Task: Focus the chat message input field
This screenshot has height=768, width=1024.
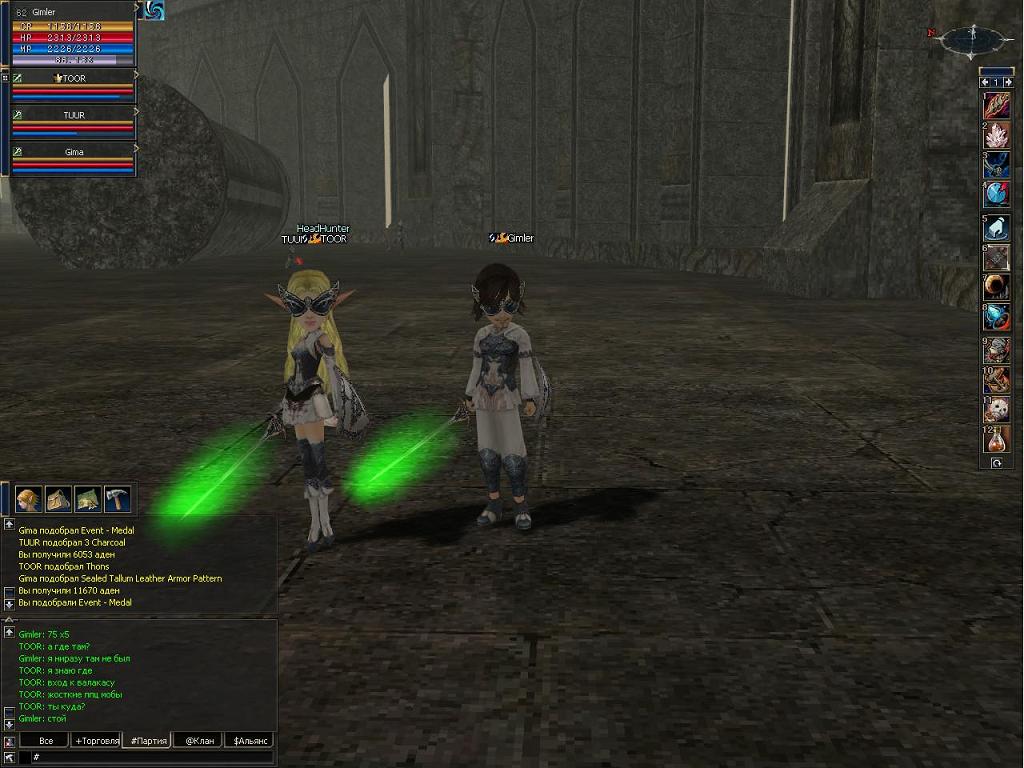Action: (x=150, y=758)
